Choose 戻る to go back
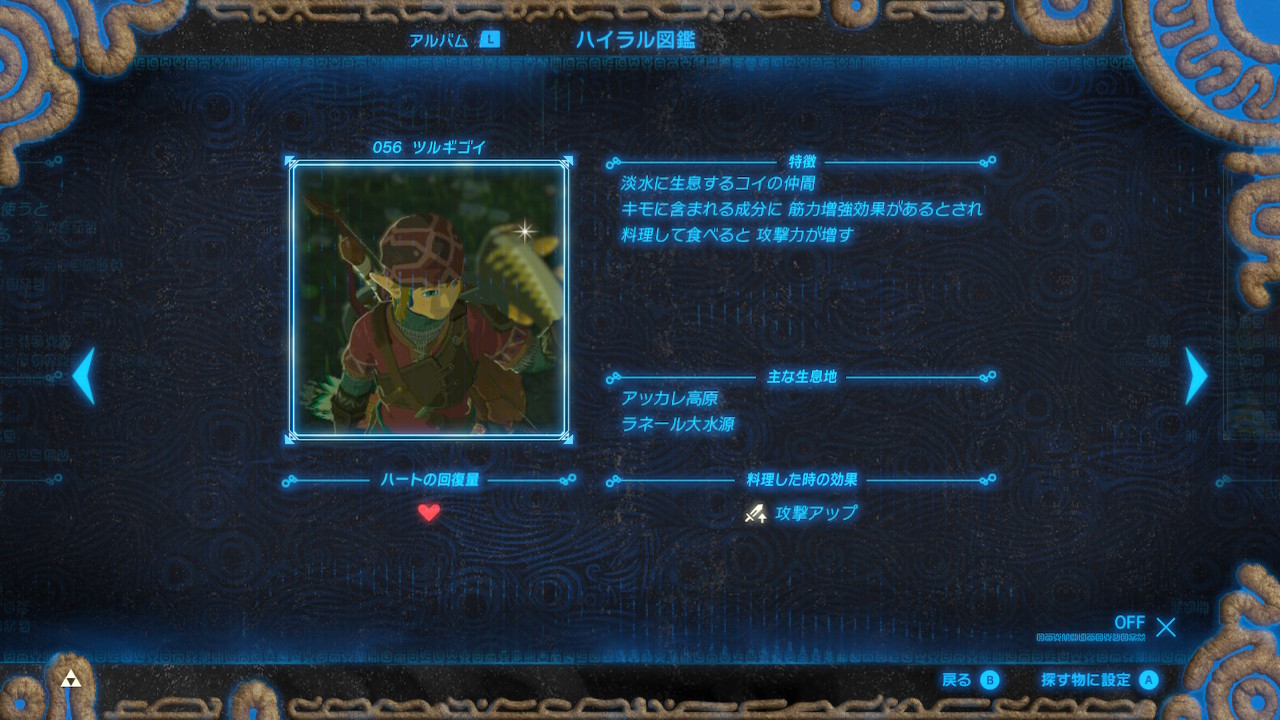 (970, 680)
